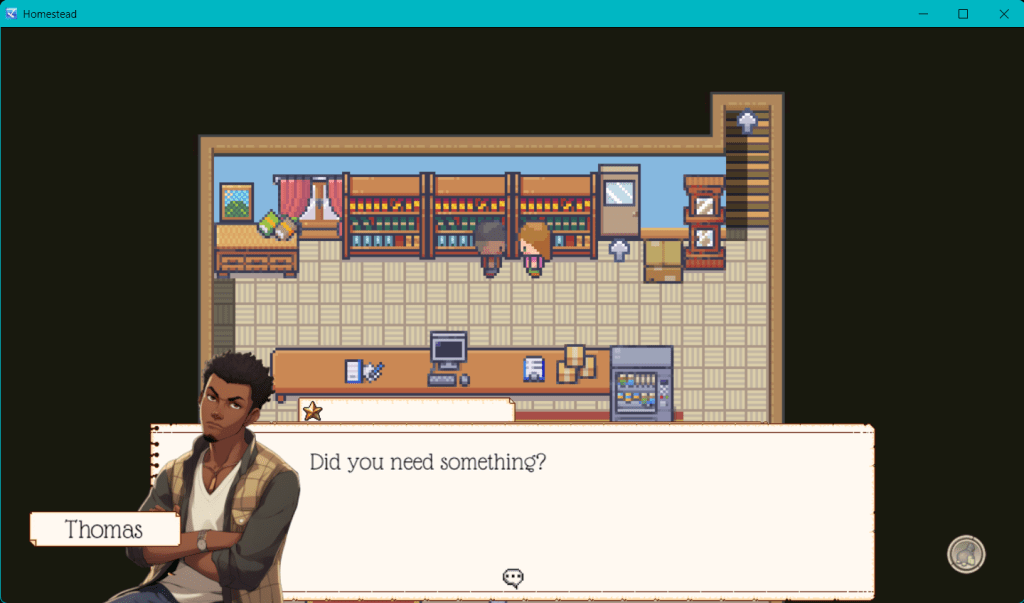Minimize the Homestead window
The image size is (1024, 603).
point(923,14)
